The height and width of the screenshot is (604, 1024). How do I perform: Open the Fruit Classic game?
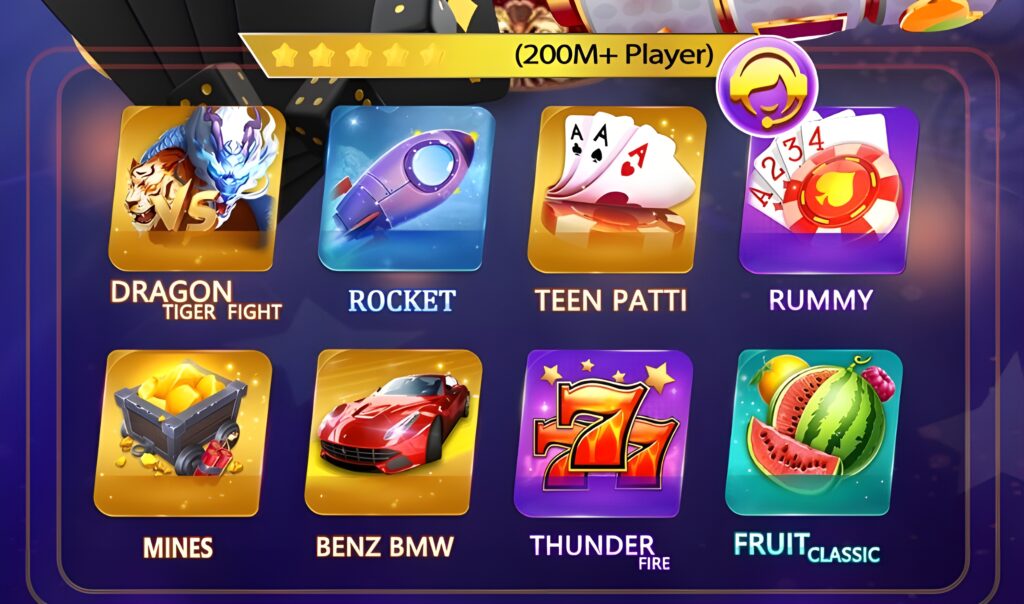tap(812, 430)
